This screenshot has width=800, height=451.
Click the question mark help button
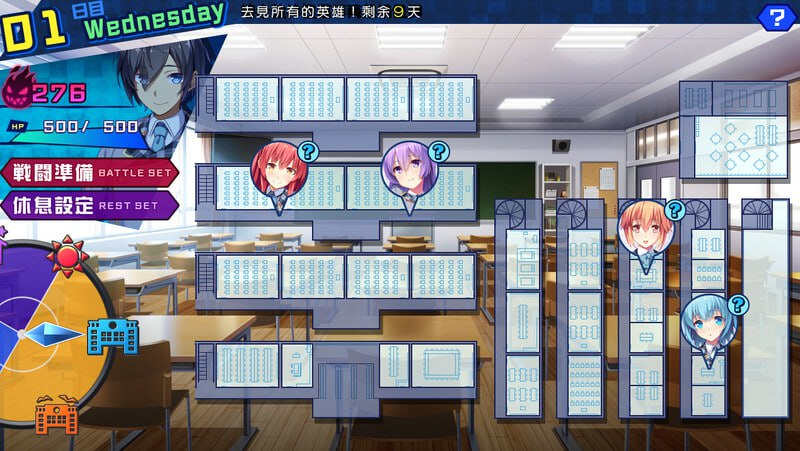[x=774, y=16]
